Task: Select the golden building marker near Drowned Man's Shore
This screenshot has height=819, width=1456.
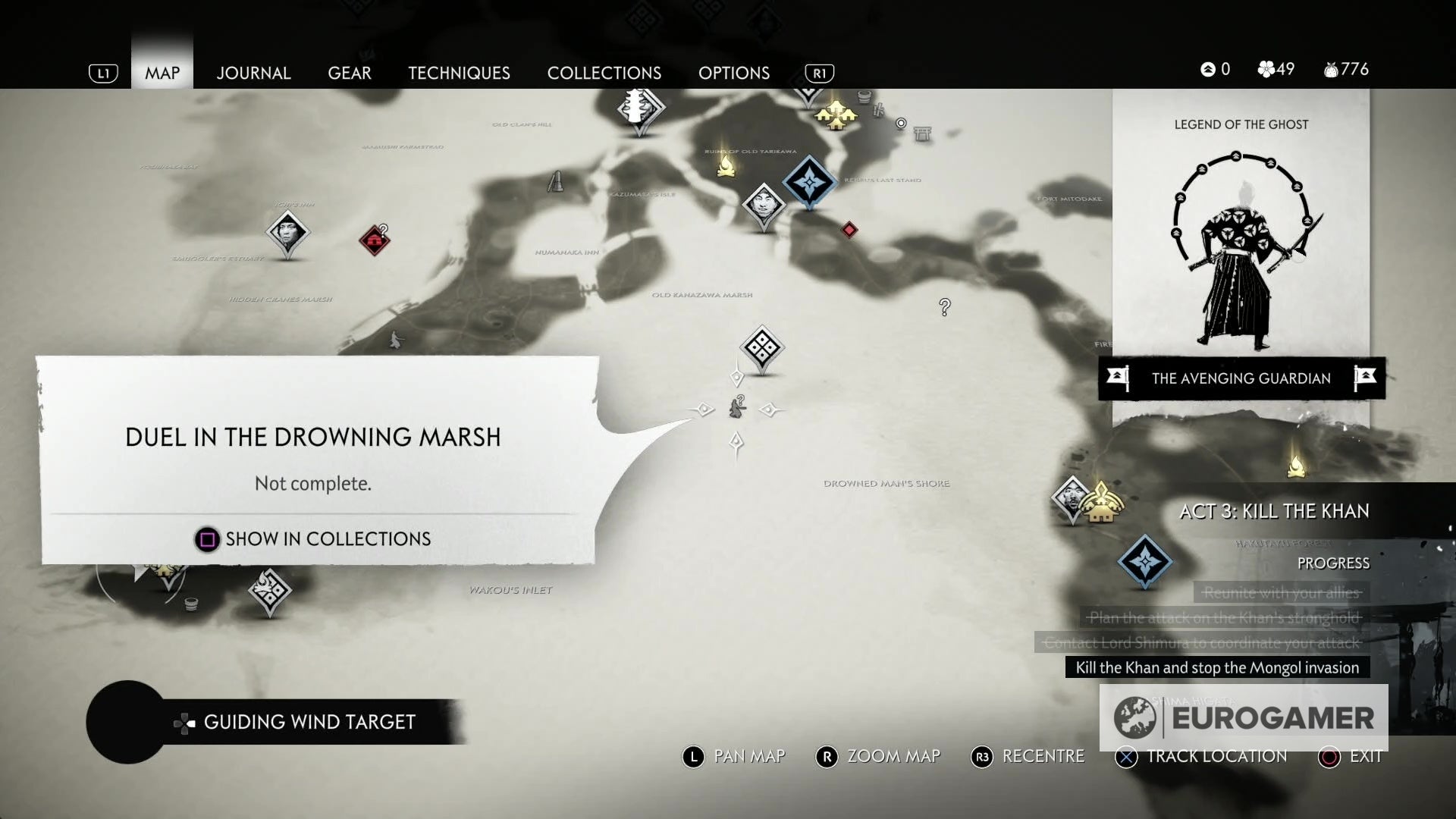Action: [1101, 503]
